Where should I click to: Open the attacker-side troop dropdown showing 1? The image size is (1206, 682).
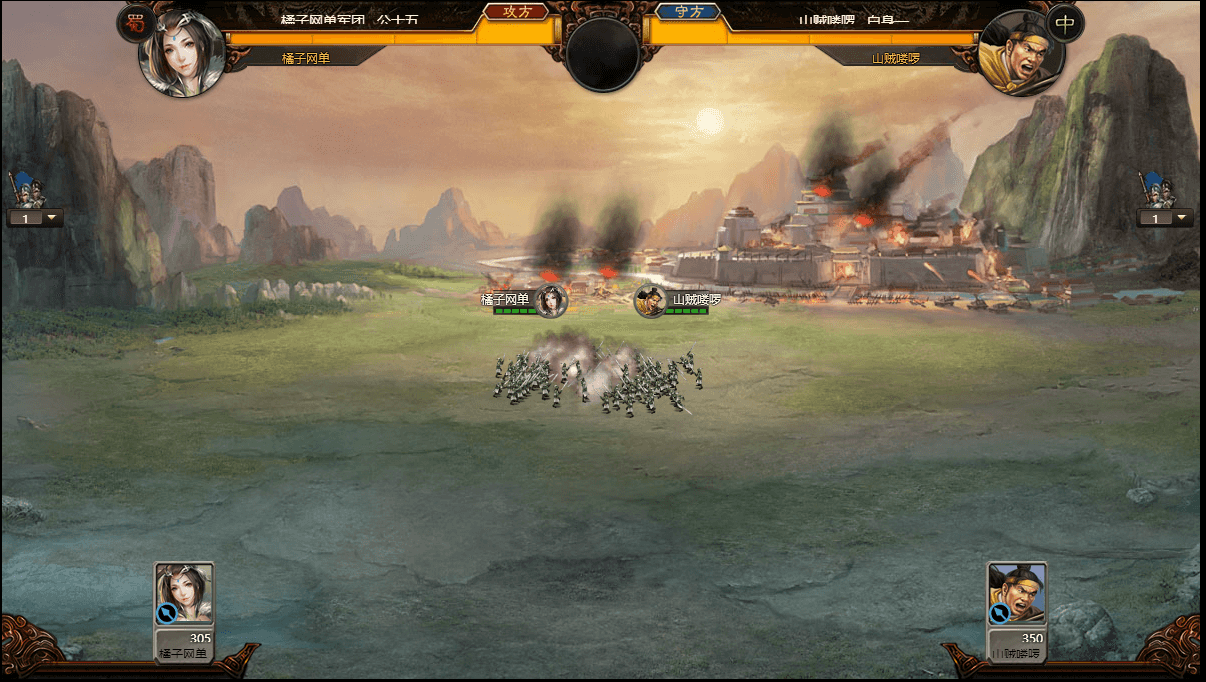pos(36,217)
